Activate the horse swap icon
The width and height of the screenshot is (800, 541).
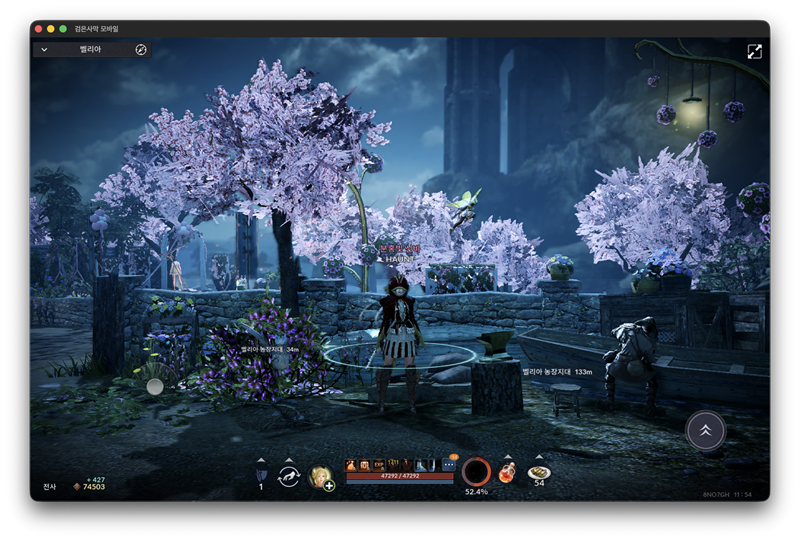click(289, 476)
